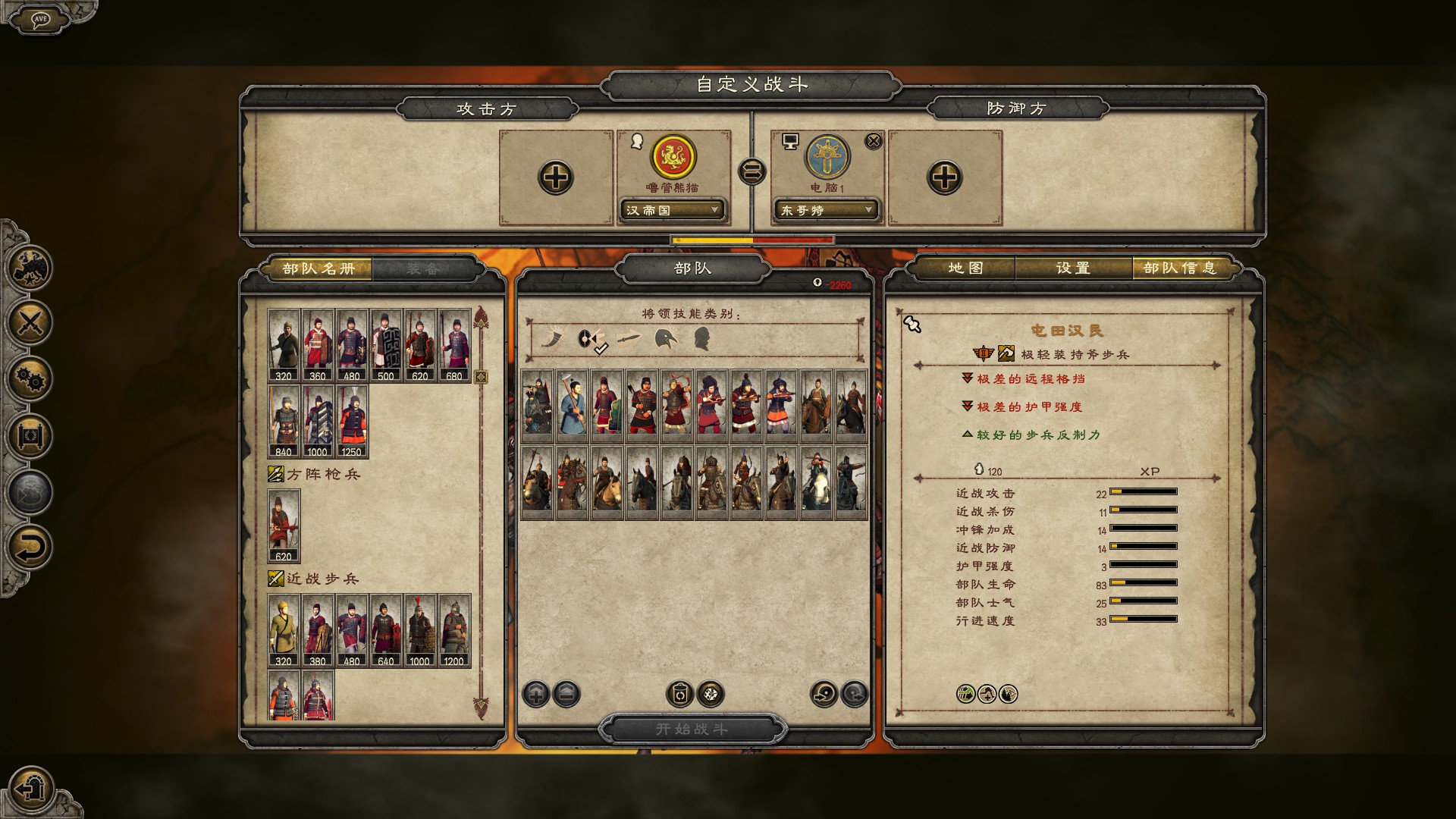Select the horn general skill category icon
Screen dimensions: 1456x819
[x=551, y=339]
